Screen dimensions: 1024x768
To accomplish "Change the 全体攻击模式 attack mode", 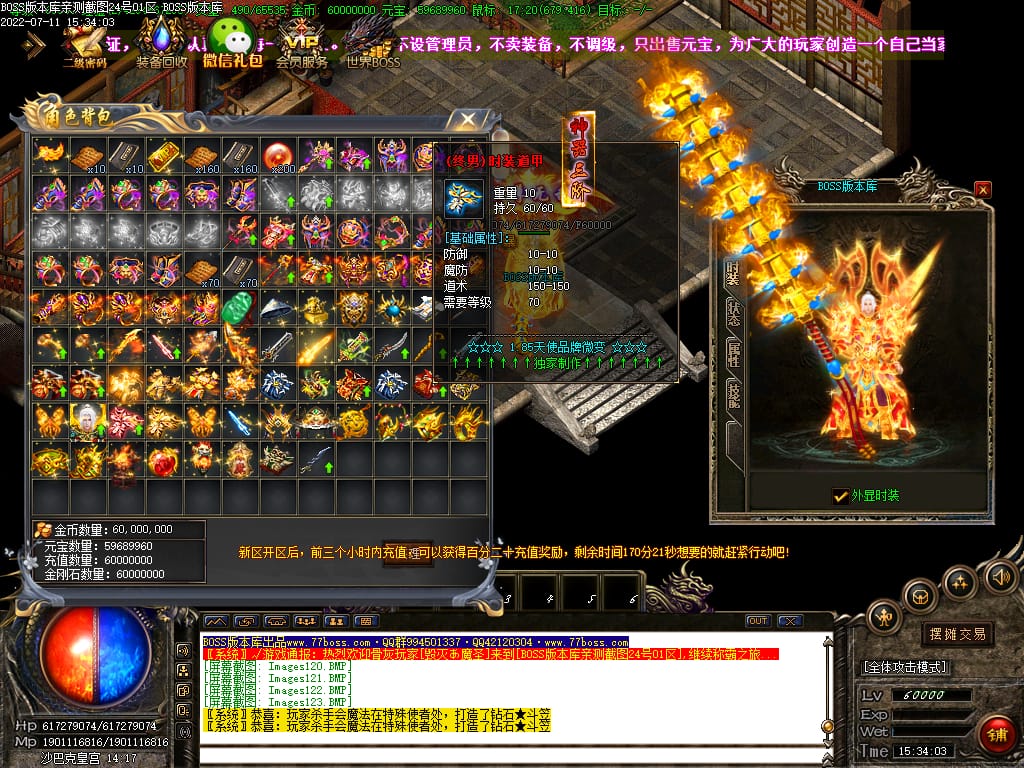I will point(904,666).
